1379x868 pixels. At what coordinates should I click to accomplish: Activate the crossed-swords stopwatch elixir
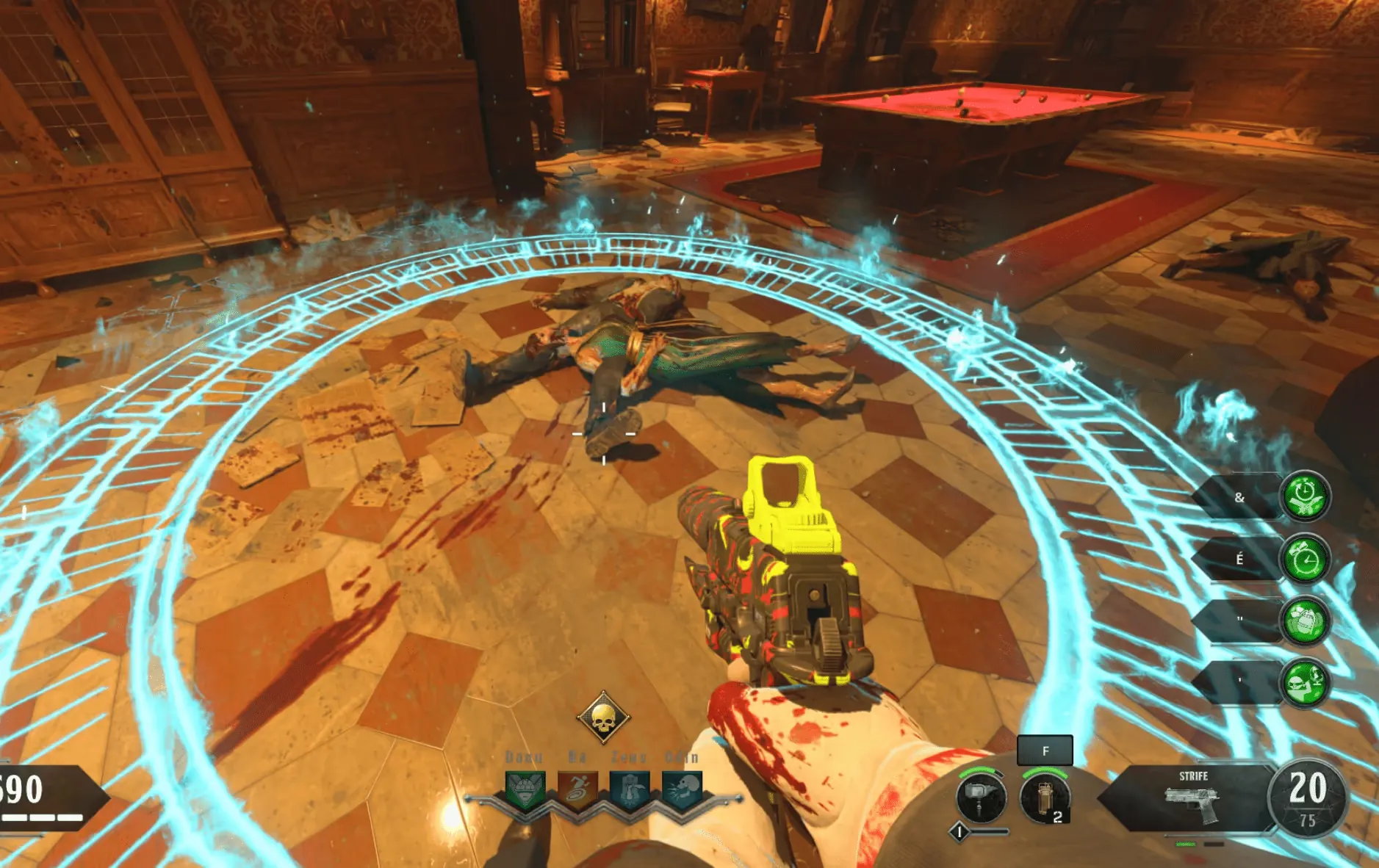coord(1305,496)
